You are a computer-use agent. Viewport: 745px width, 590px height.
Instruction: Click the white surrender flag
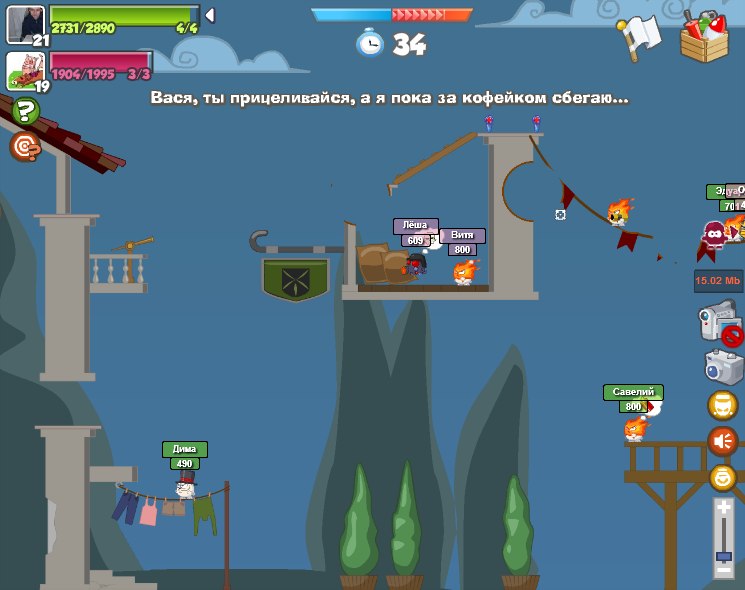(x=640, y=38)
